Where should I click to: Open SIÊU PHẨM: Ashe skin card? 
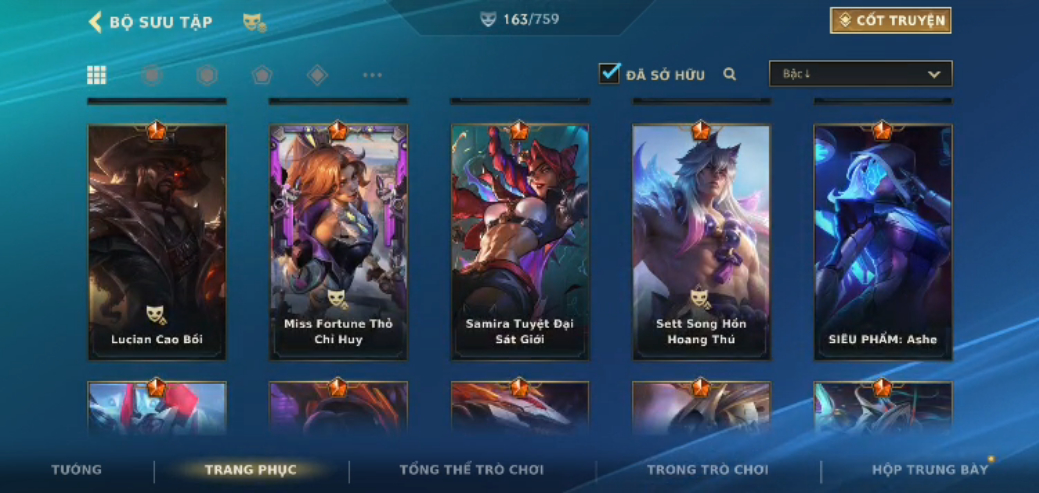[x=882, y=241]
